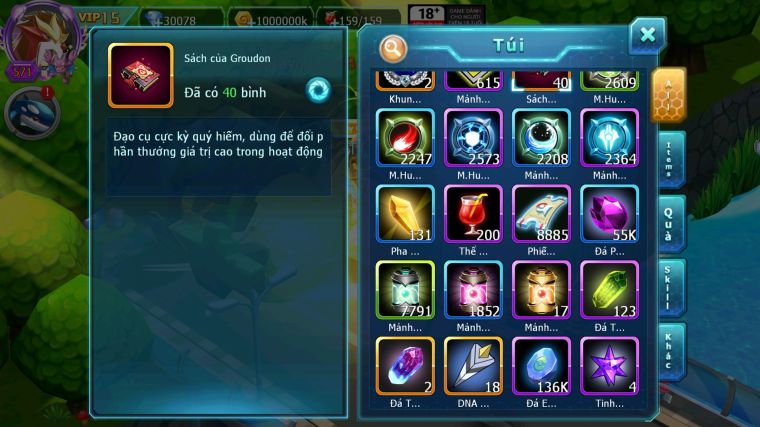Choose the eye orb item with 2208

tap(542, 138)
